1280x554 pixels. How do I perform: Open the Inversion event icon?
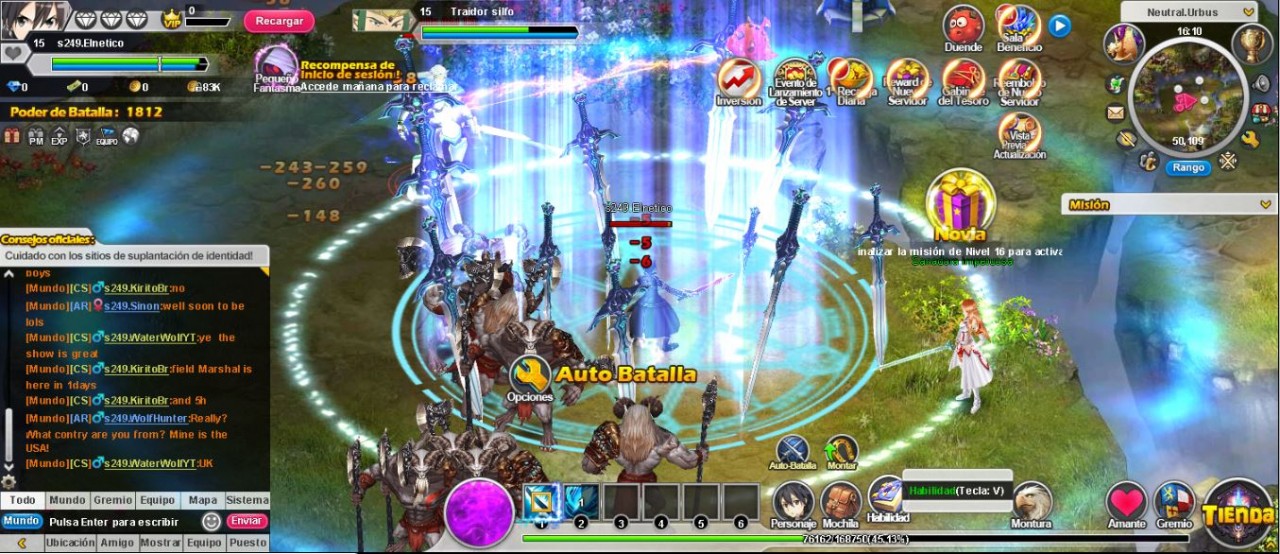coord(738,79)
